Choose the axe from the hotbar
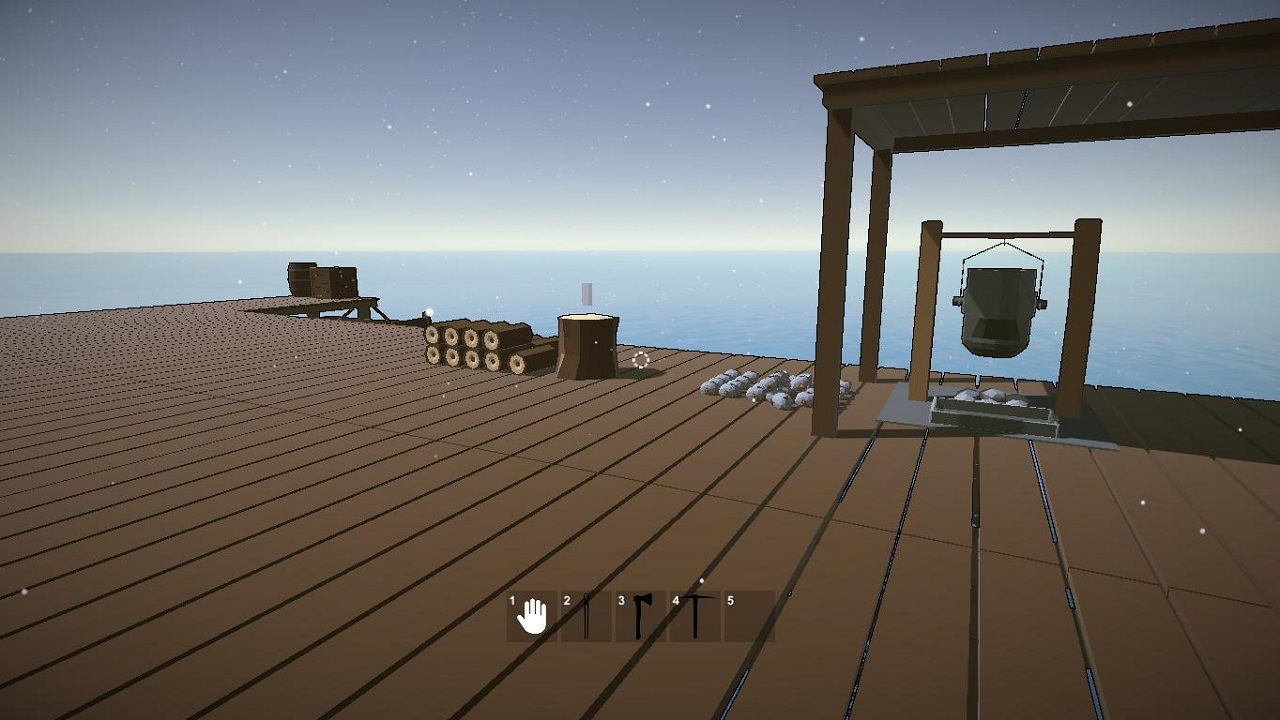The height and width of the screenshot is (720, 1280). pyautogui.click(x=641, y=616)
